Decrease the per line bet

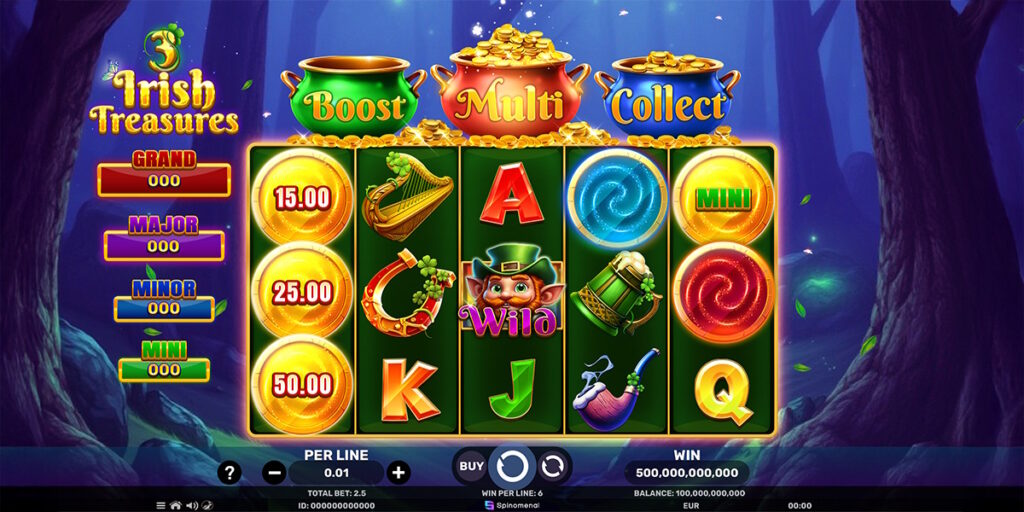[274, 472]
